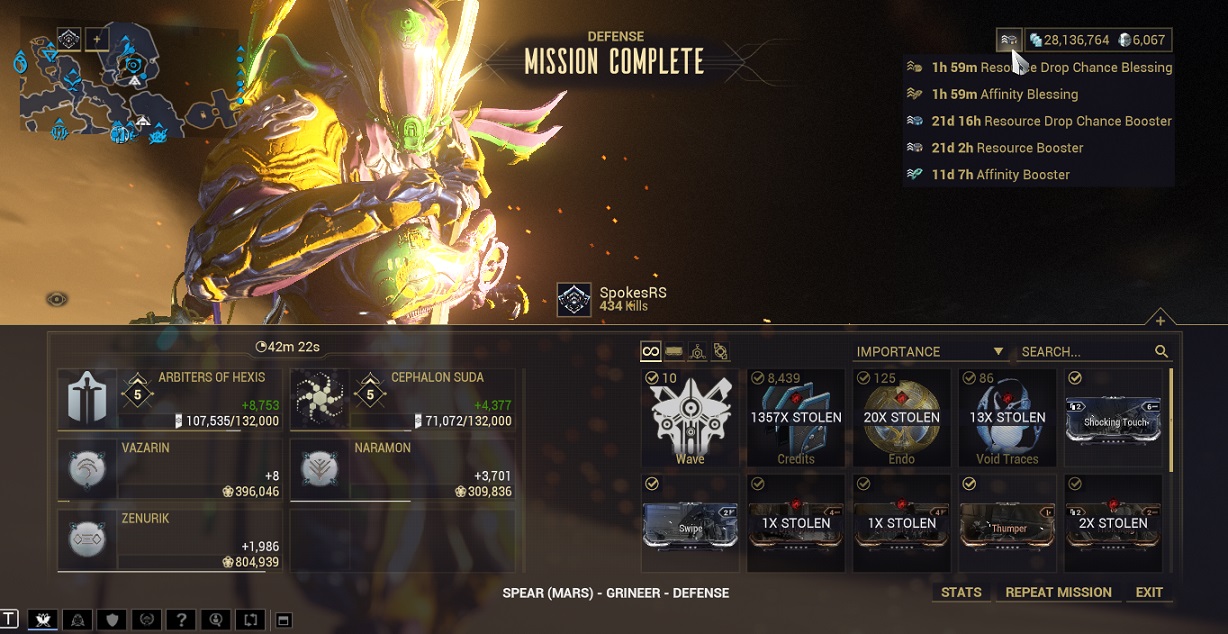
Task: Select the Wave reward tile
Action: tap(690, 417)
